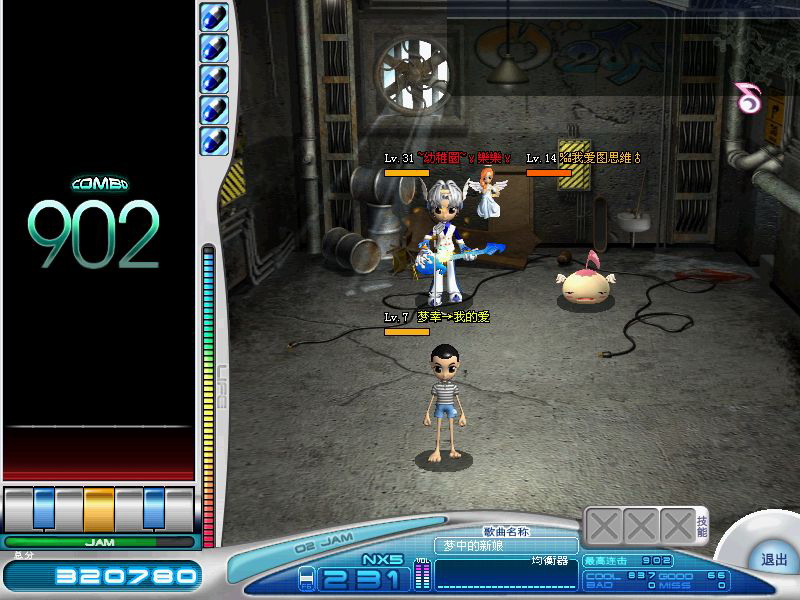This screenshot has width=800, height=600.
Task: Select the song name field 梦中的新娘
Action: tap(505, 545)
